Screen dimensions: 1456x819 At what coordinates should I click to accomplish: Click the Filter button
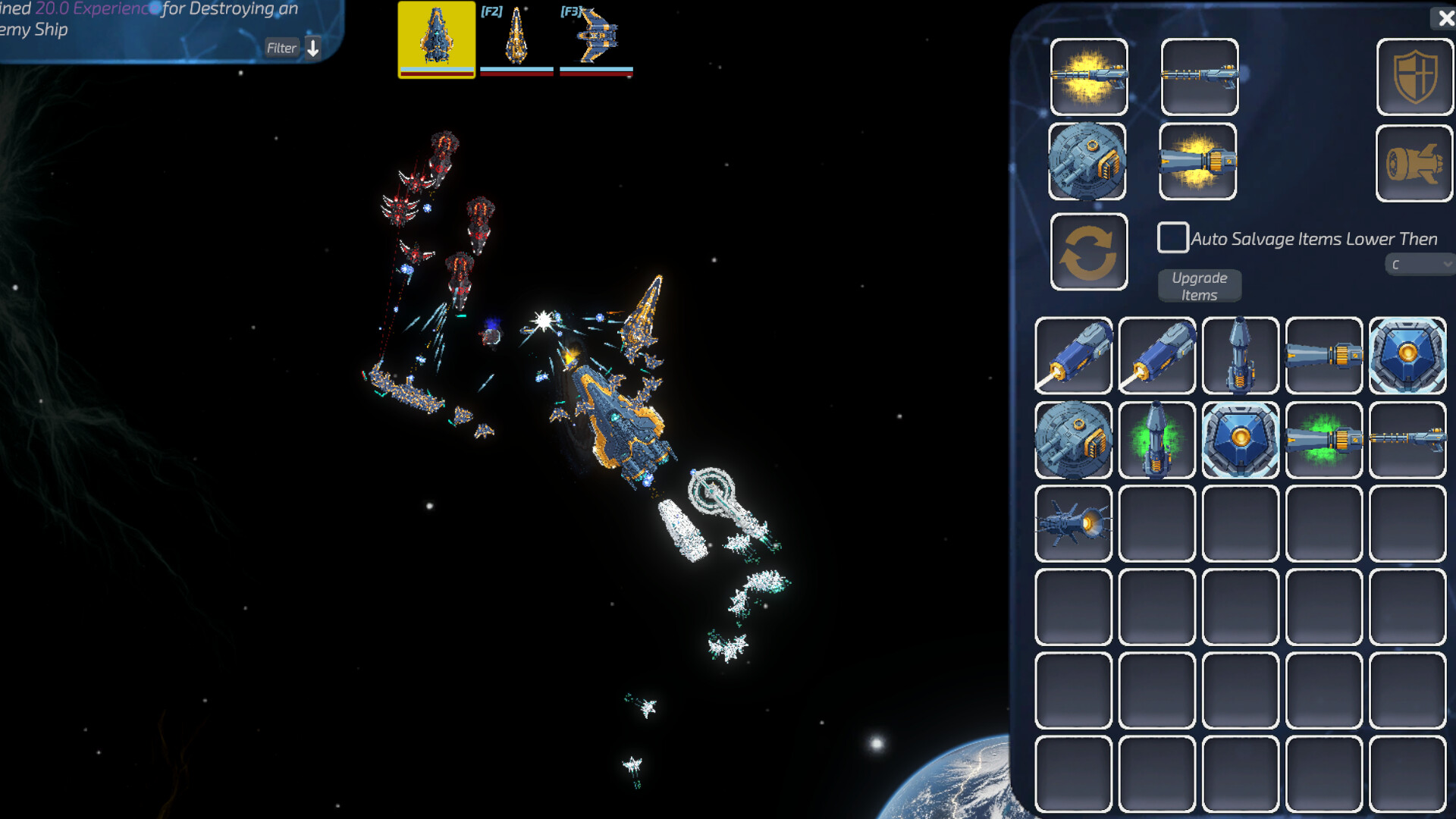coord(281,48)
